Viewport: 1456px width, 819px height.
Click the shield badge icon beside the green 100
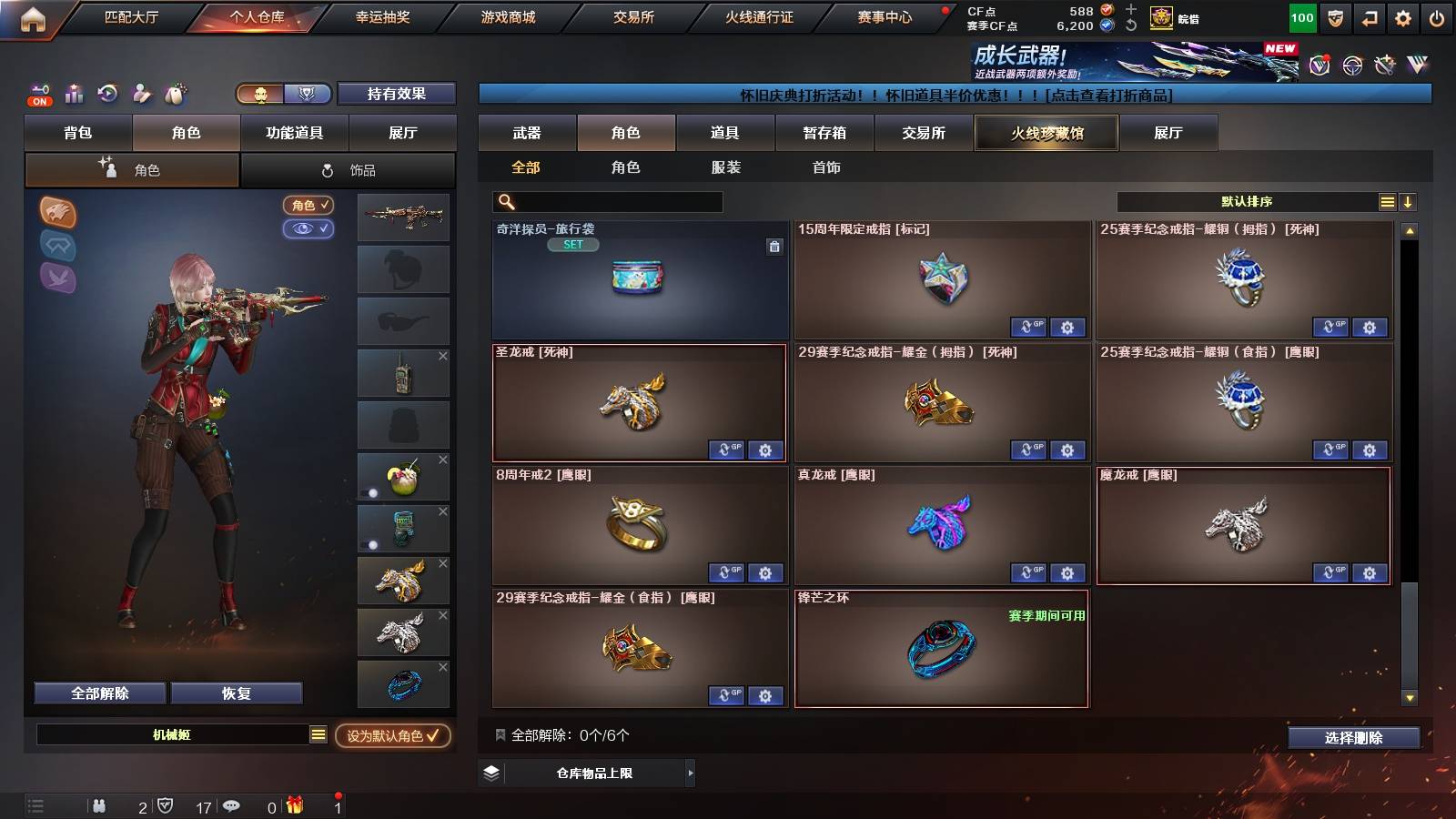(x=1334, y=17)
